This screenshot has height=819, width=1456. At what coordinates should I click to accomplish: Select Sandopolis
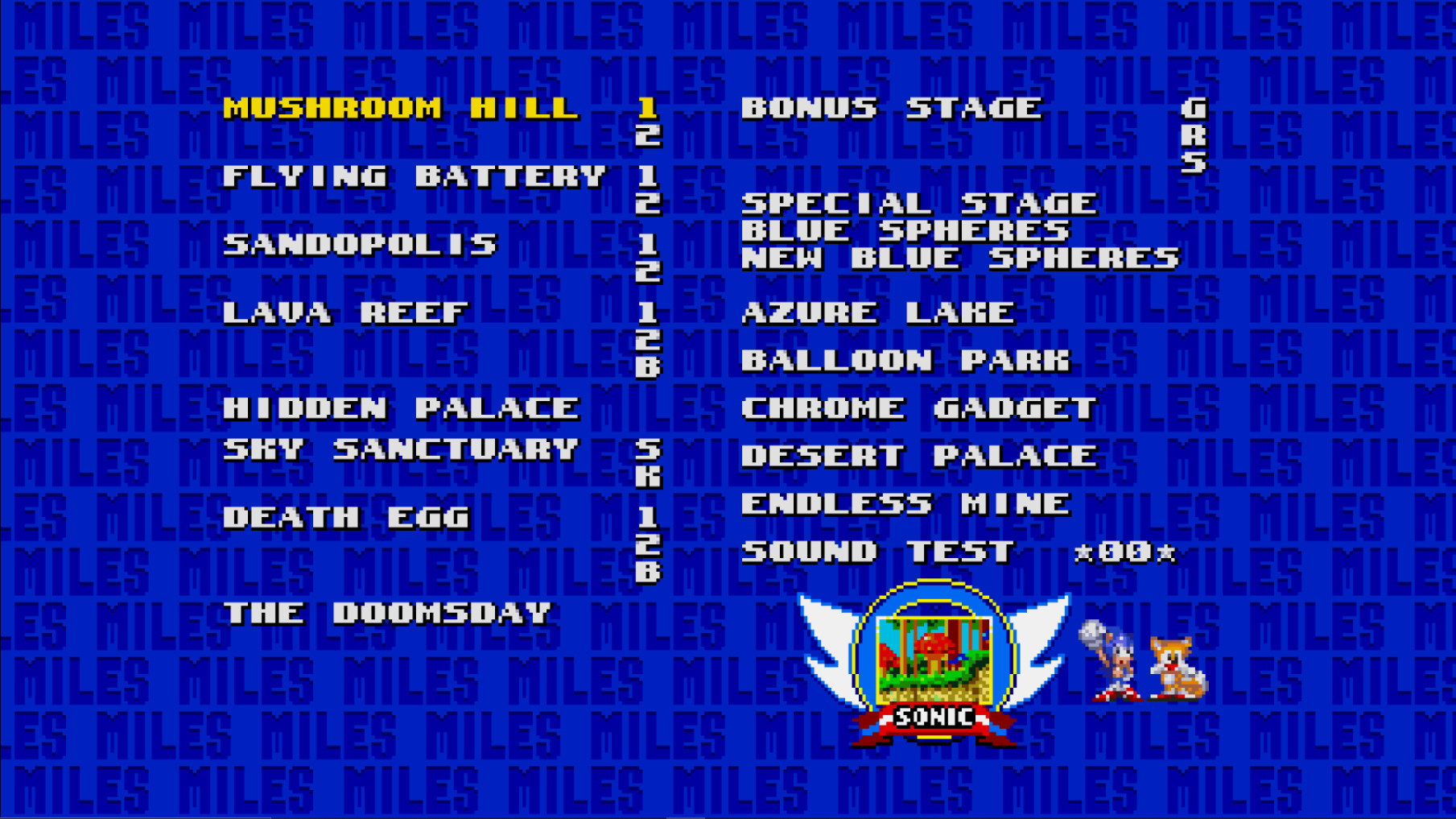(362, 246)
